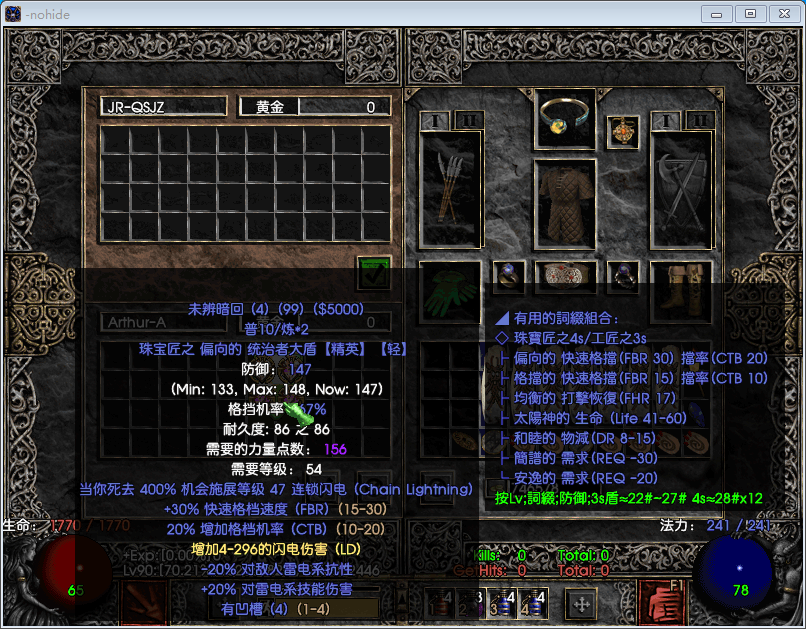Image resolution: width=806 pixels, height=629 pixels.
Task: Select the ornate belt slot
Action: (x=566, y=275)
